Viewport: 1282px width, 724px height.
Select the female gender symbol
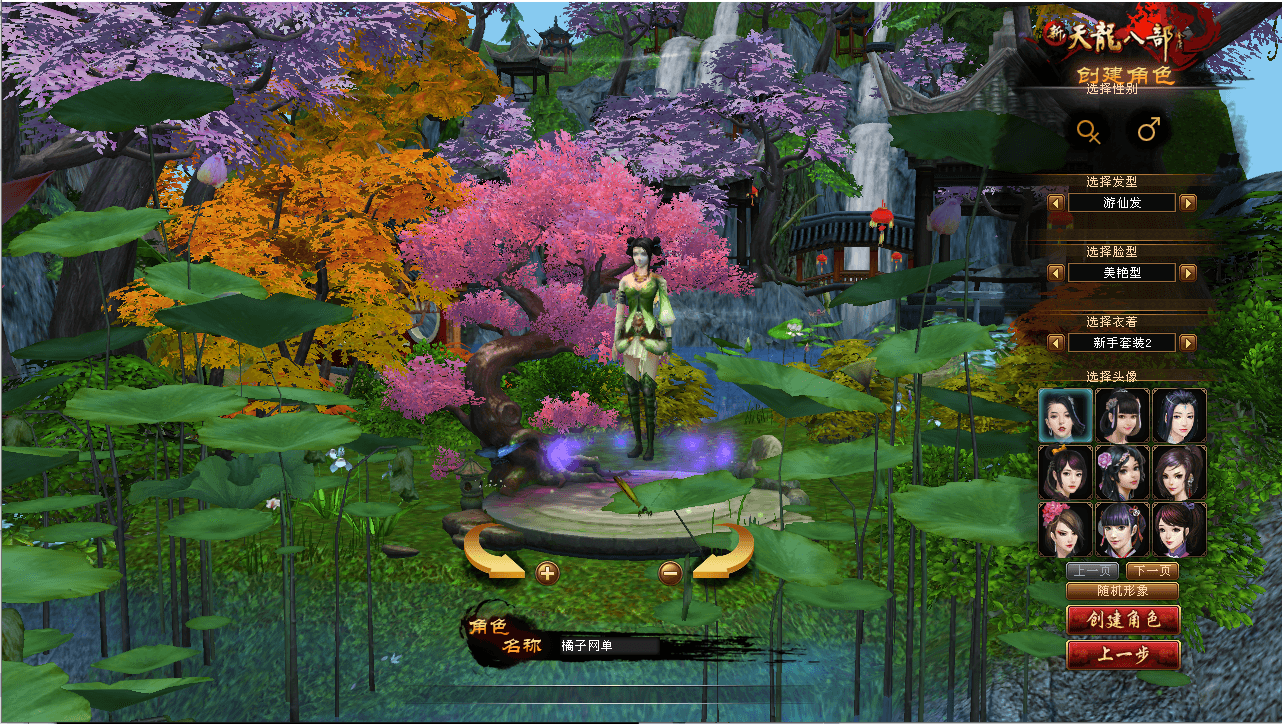1088,130
